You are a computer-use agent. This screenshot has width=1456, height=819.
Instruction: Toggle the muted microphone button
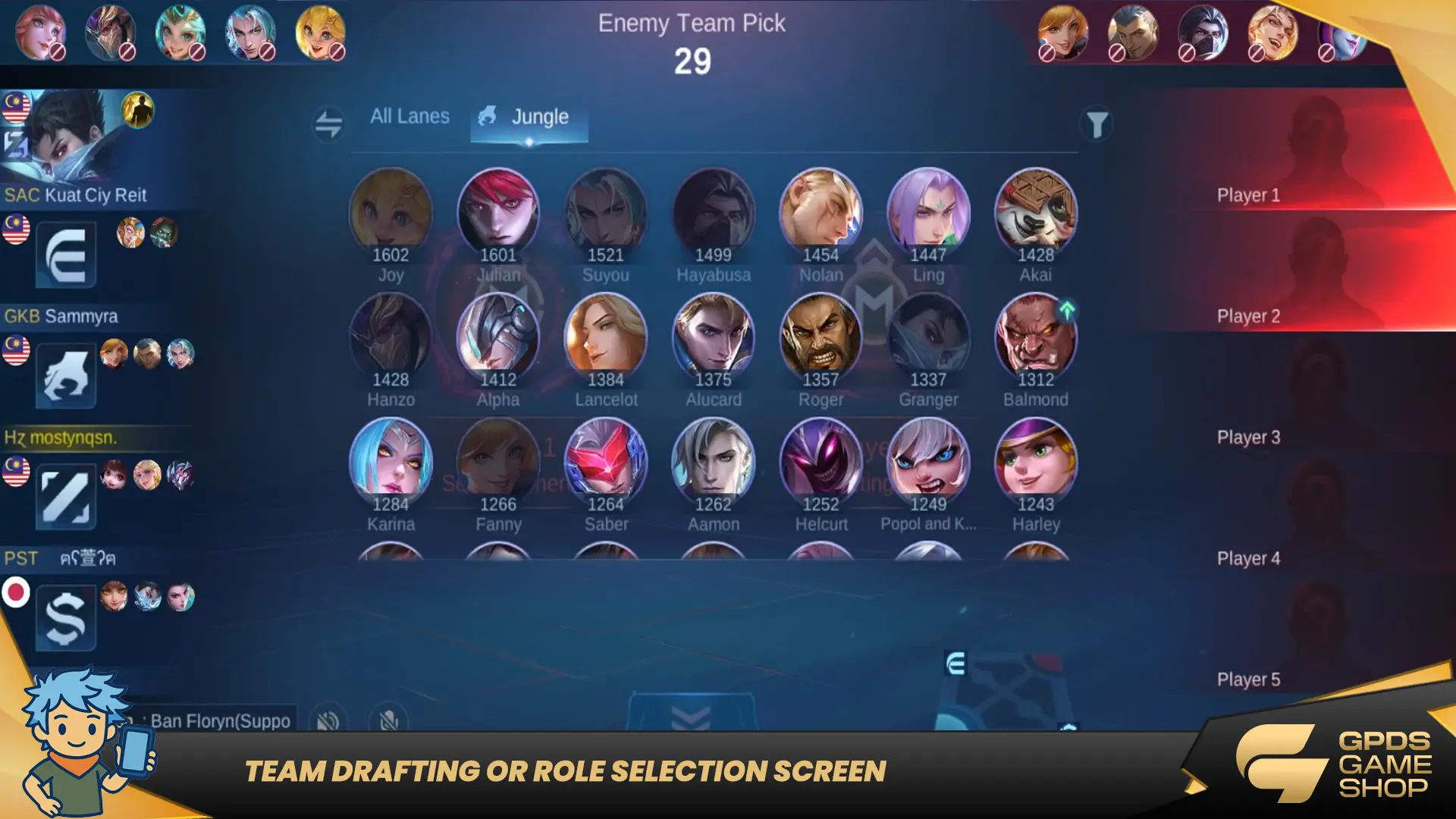click(389, 720)
